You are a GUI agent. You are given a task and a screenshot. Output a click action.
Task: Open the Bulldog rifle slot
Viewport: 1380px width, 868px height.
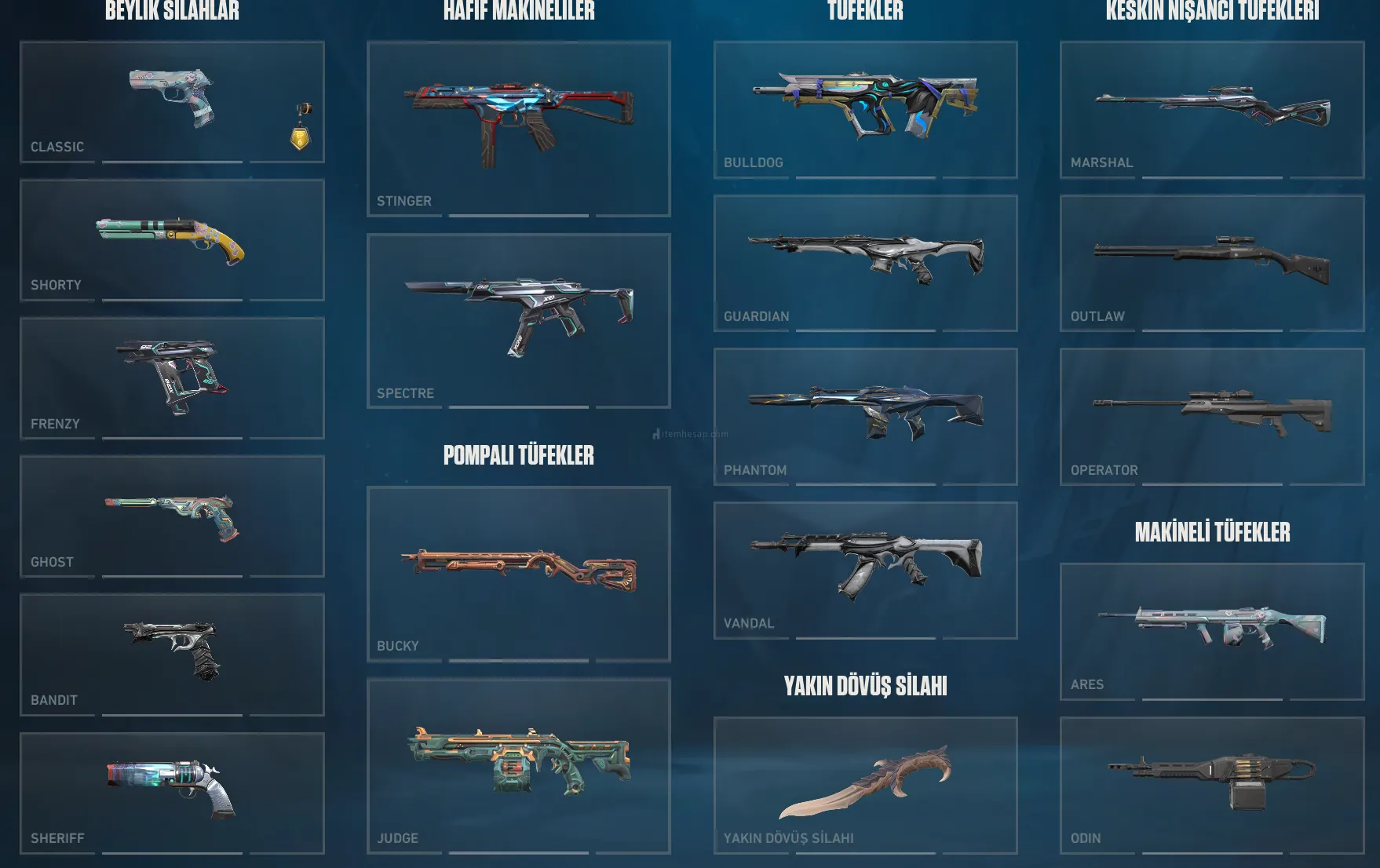865,110
